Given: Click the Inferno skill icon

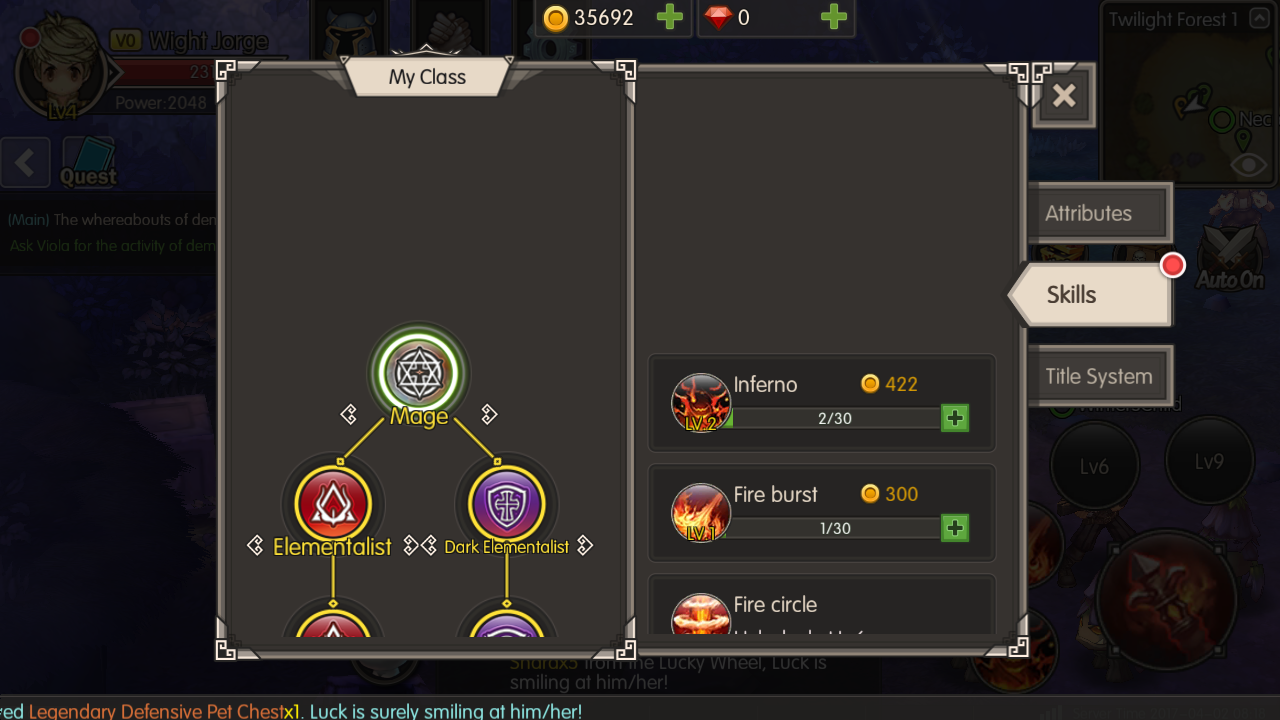Looking at the screenshot, I should tap(700, 404).
